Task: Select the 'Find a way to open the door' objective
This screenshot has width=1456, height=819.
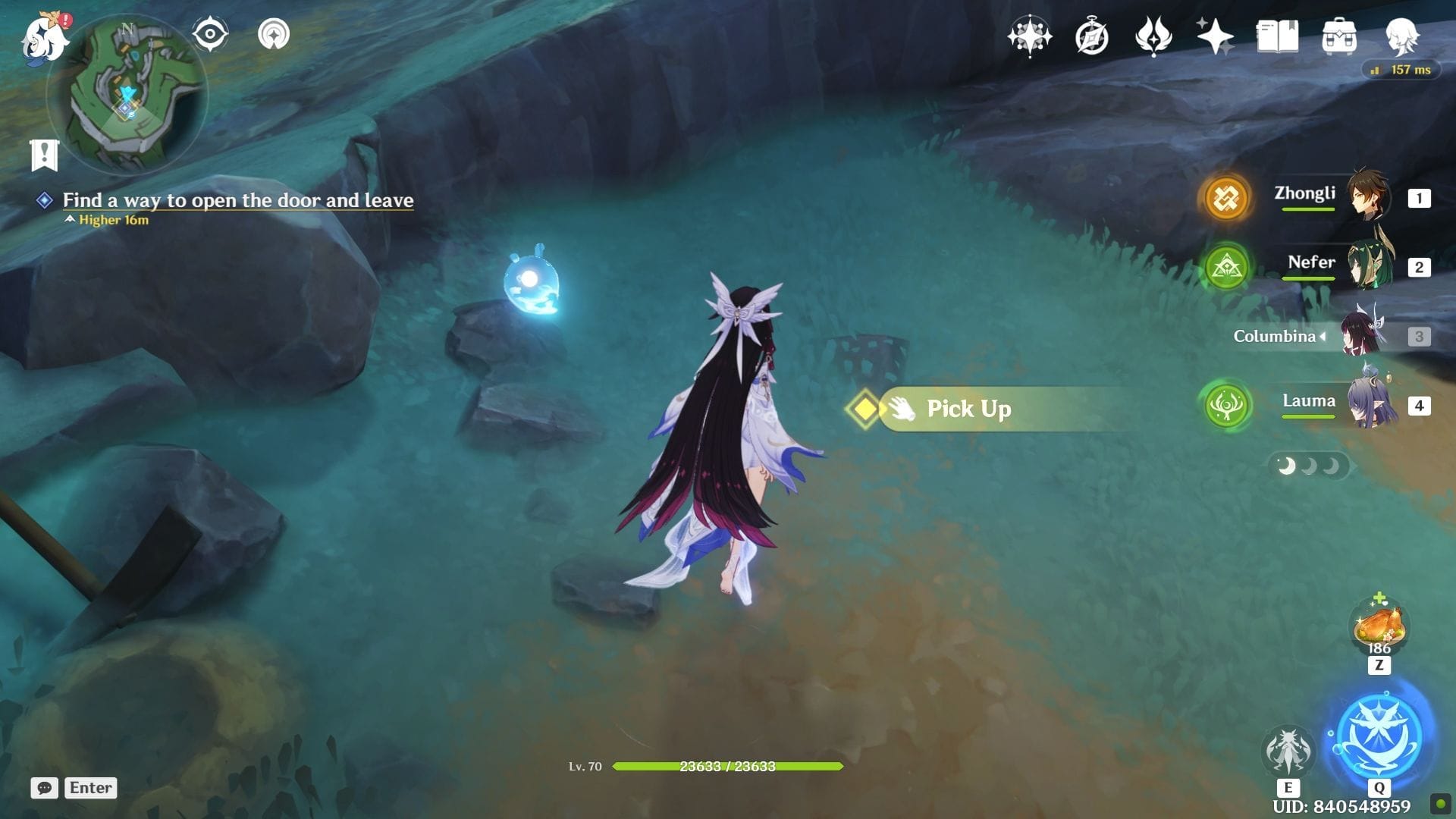Action: [x=237, y=200]
